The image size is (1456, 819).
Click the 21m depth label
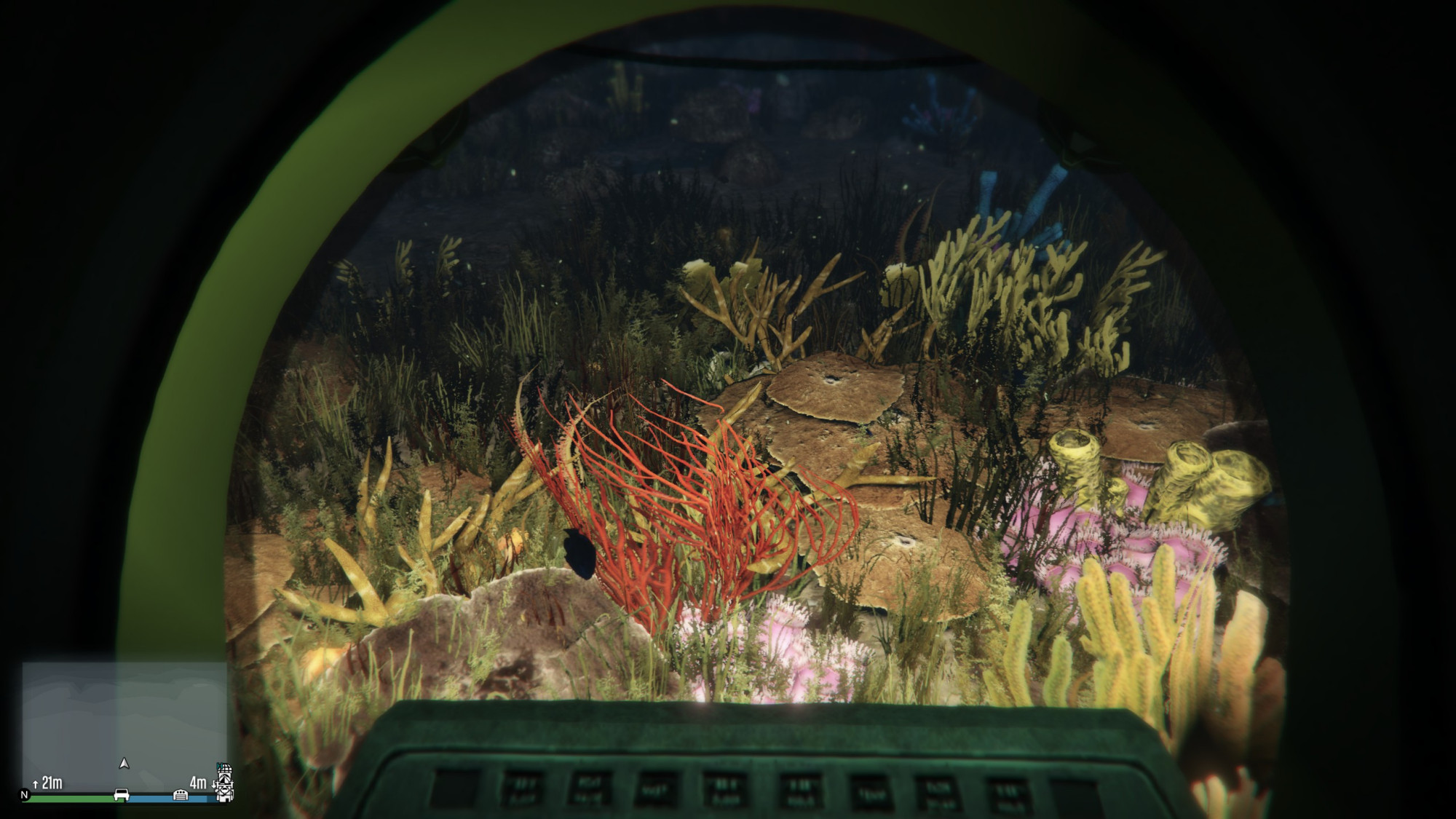(52, 780)
